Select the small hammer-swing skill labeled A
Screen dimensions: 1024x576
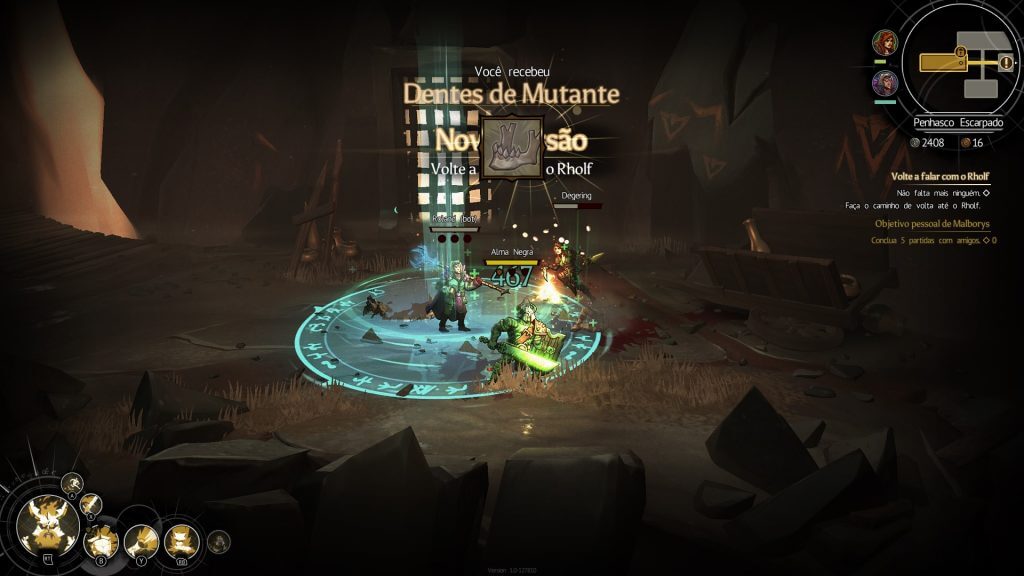tap(71, 484)
